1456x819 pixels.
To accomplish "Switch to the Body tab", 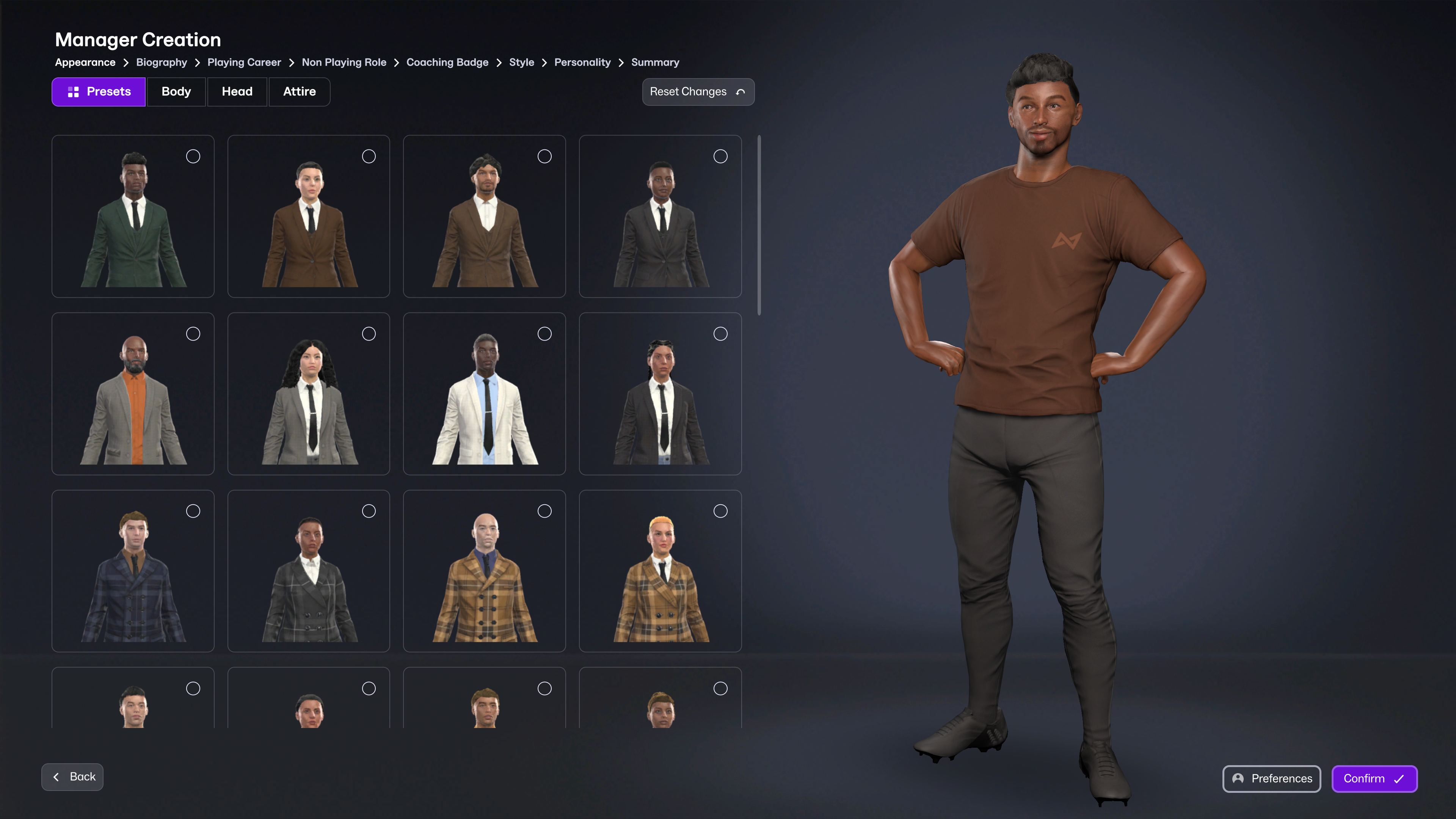I will (x=176, y=91).
